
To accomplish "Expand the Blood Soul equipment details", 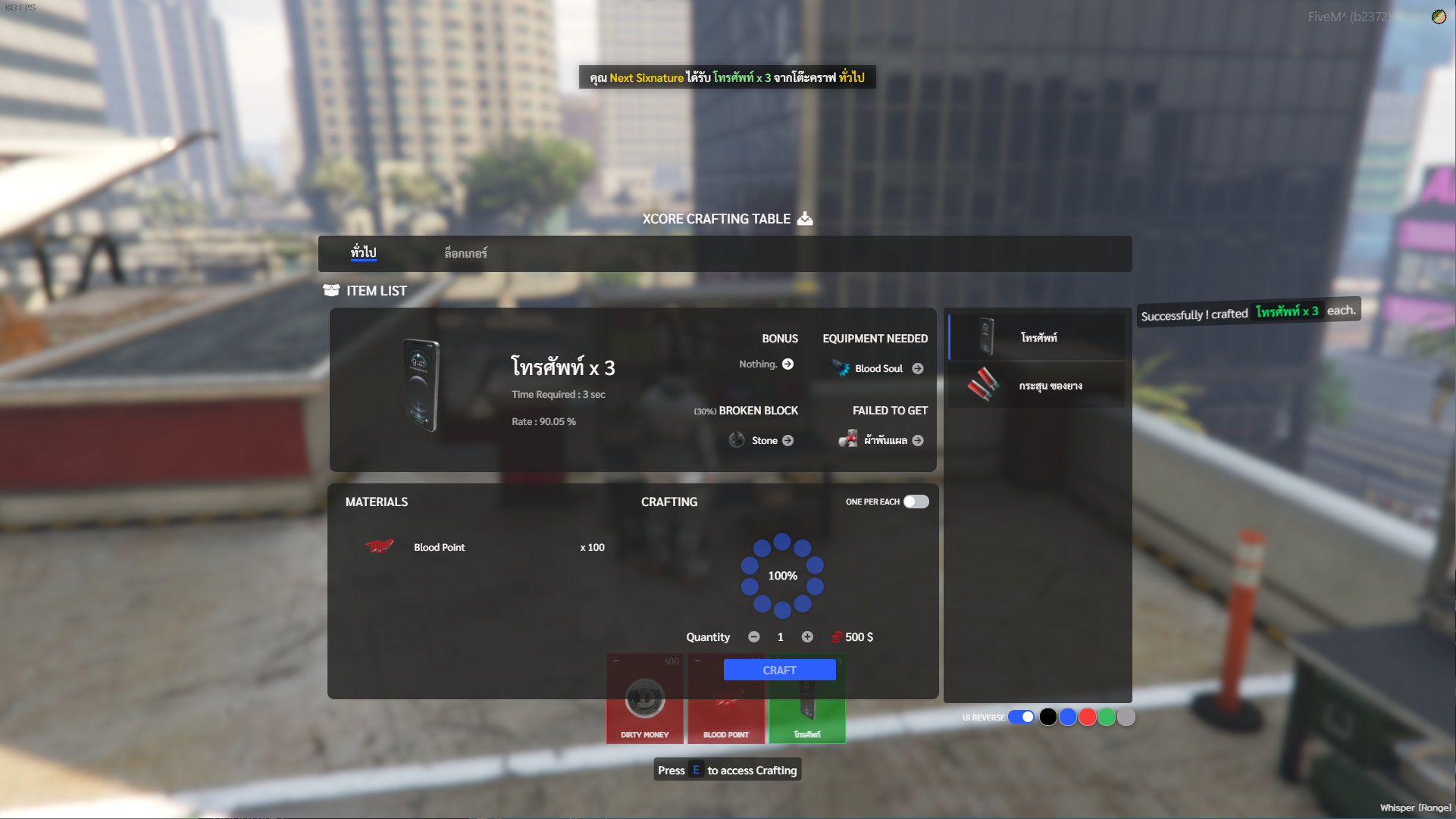I will pyautogui.click(x=918, y=368).
